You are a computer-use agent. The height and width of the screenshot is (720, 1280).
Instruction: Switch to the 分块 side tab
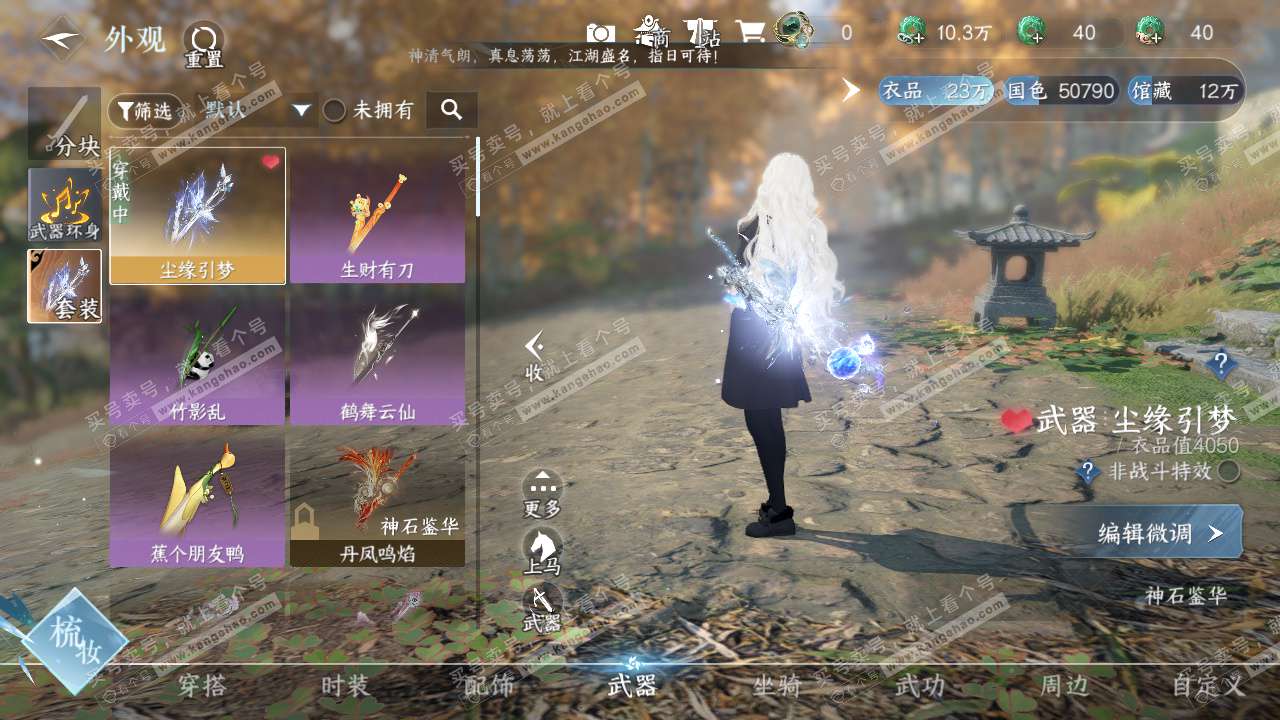coord(64,125)
